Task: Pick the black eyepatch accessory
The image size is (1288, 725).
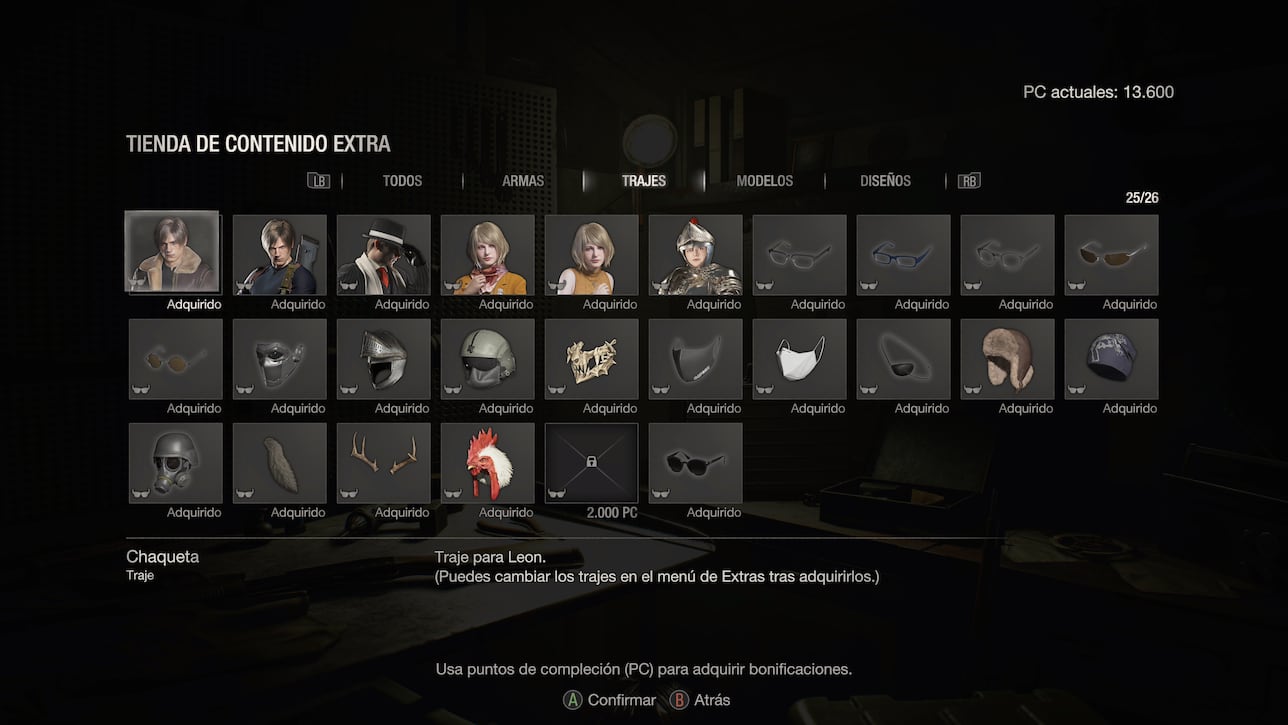Action: point(903,359)
